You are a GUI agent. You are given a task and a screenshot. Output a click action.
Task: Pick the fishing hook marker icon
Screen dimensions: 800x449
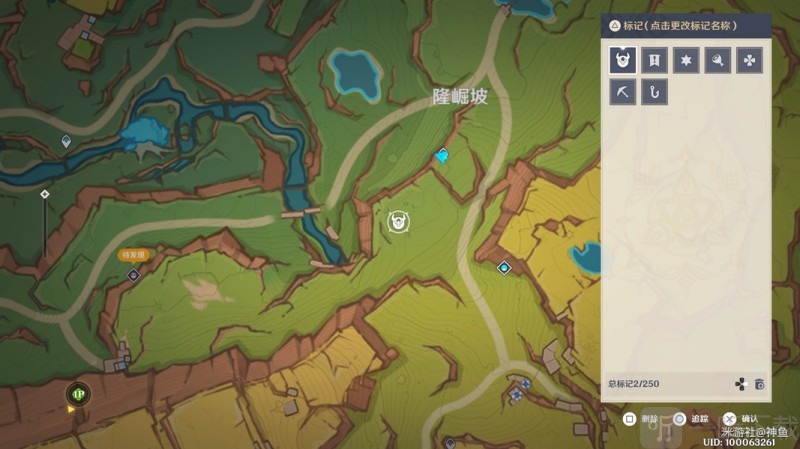pyautogui.click(x=654, y=92)
